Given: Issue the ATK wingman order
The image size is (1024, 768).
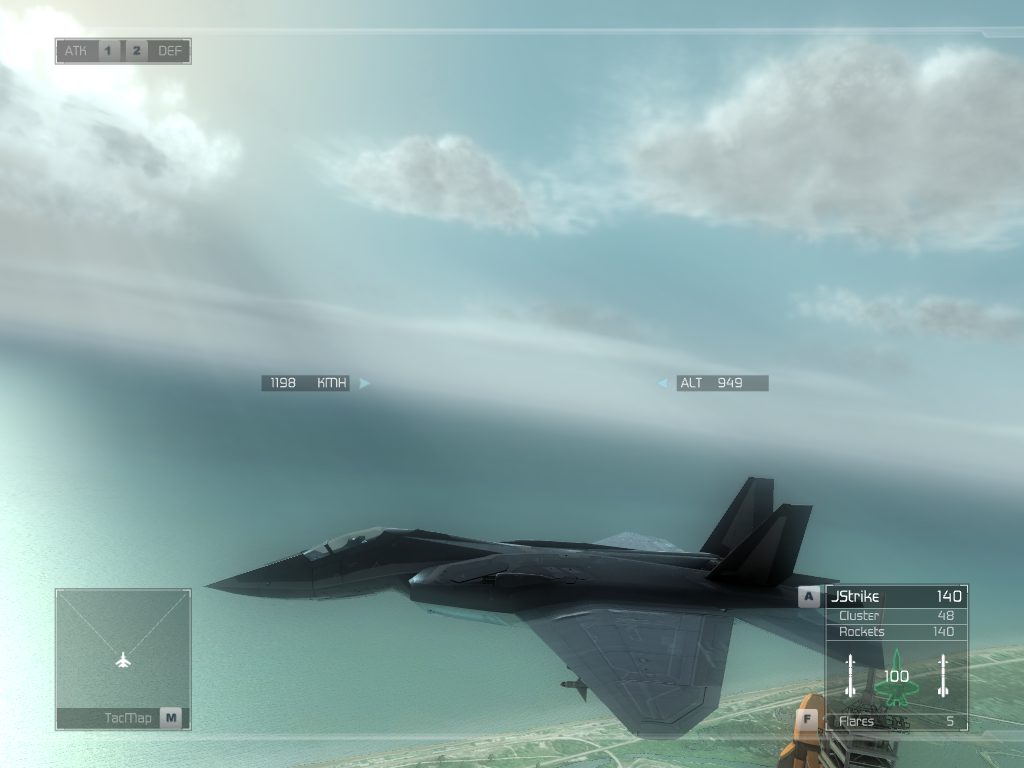Looking at the screenshot, I should (76, 51).
